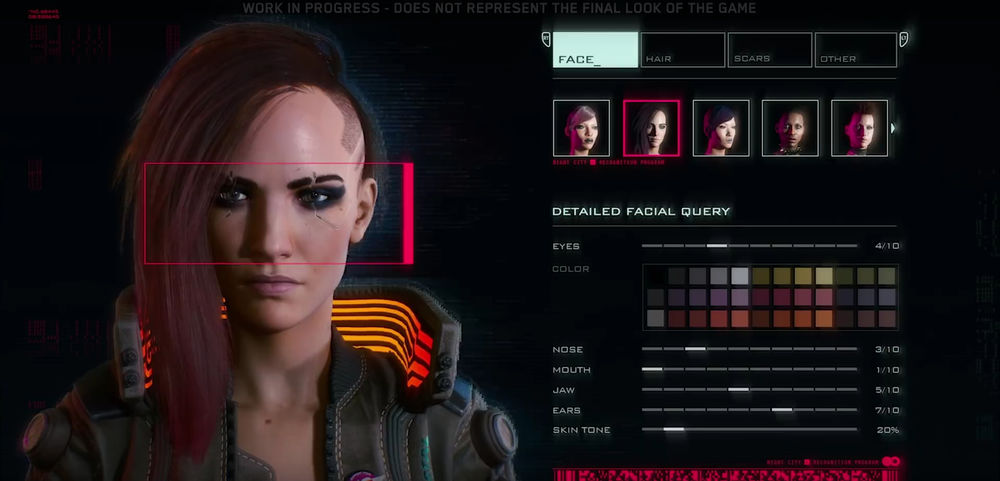
Task: Pick the face preset with the dark bob haircut
Action: point(721,128)
